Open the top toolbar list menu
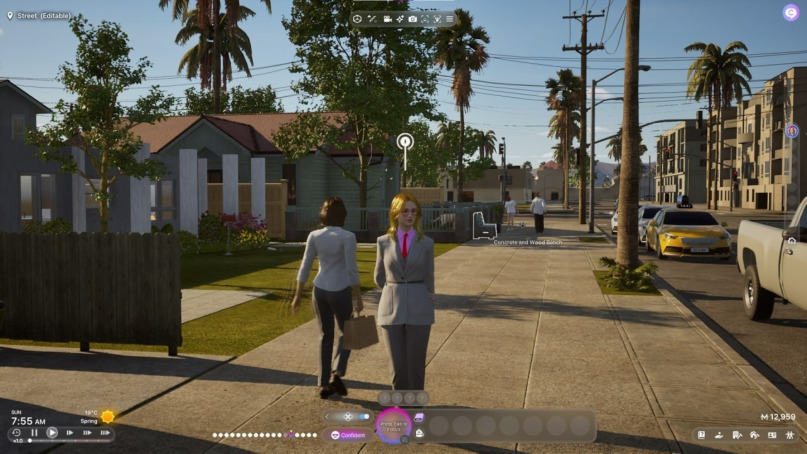Screen dimensions: 807x454 pos(449,19)
